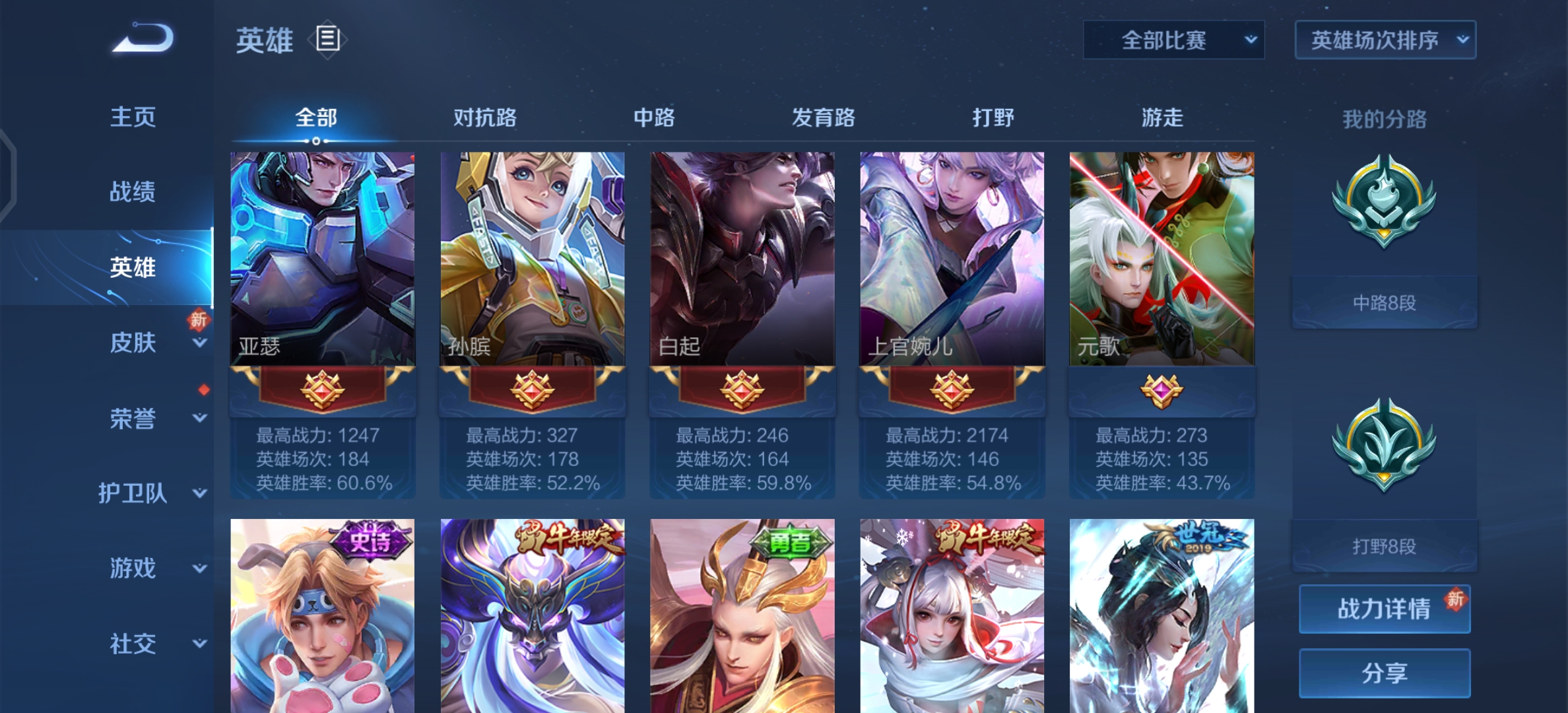Screen dimensions: 1568x713
Task: Activate the 游走 lane filter
Action: 1163,118
